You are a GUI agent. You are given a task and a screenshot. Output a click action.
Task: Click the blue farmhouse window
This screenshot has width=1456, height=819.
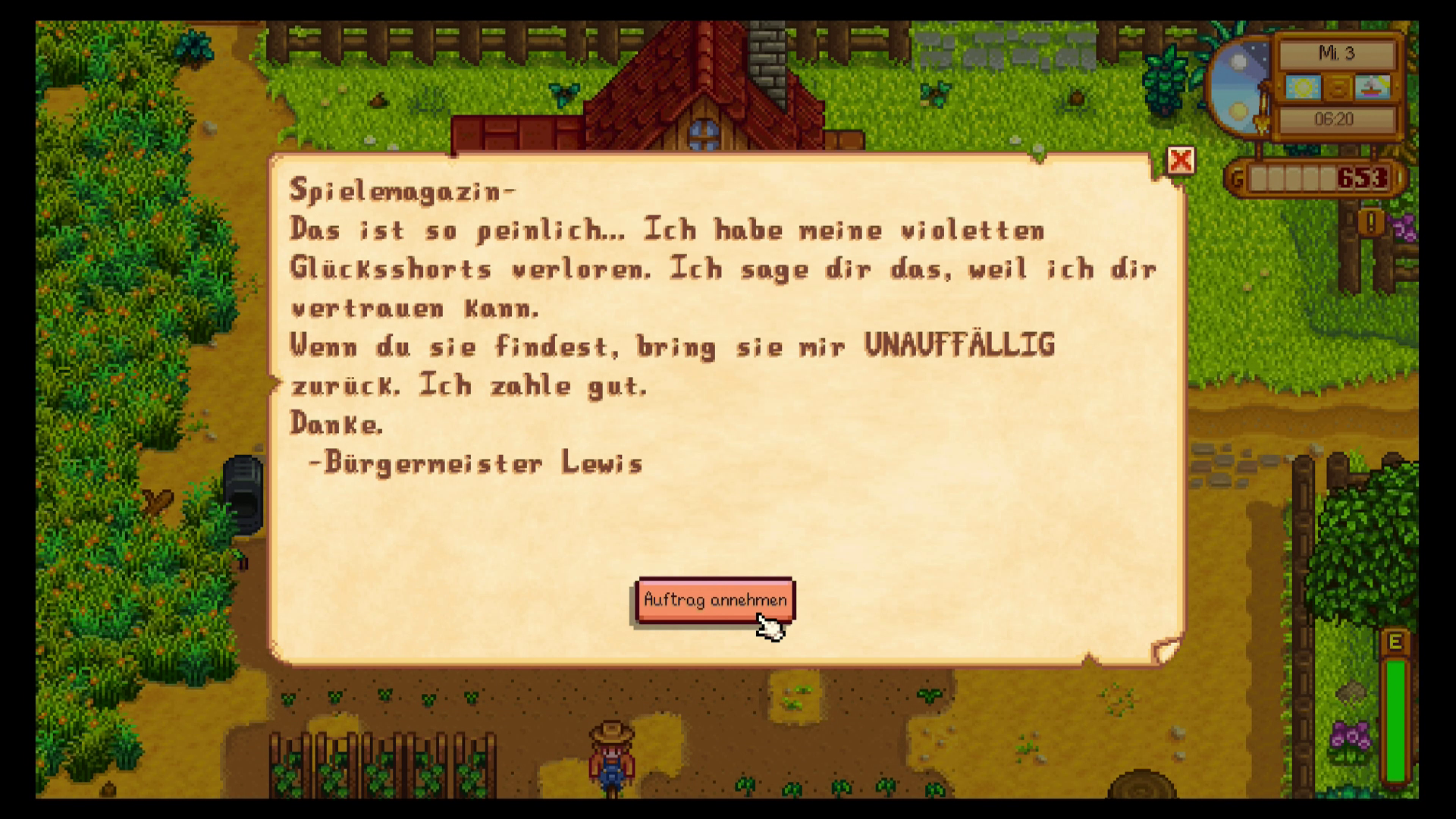click(704, 134)
